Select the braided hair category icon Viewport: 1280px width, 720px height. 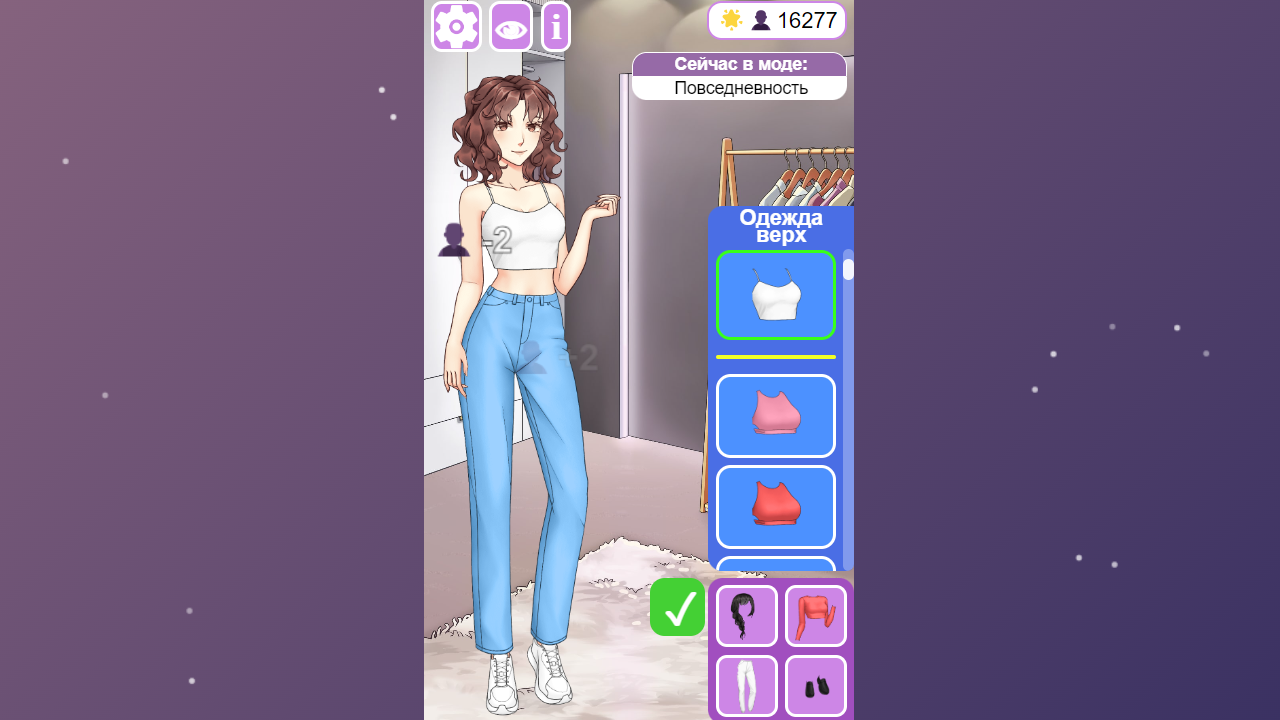click(745, 615)
